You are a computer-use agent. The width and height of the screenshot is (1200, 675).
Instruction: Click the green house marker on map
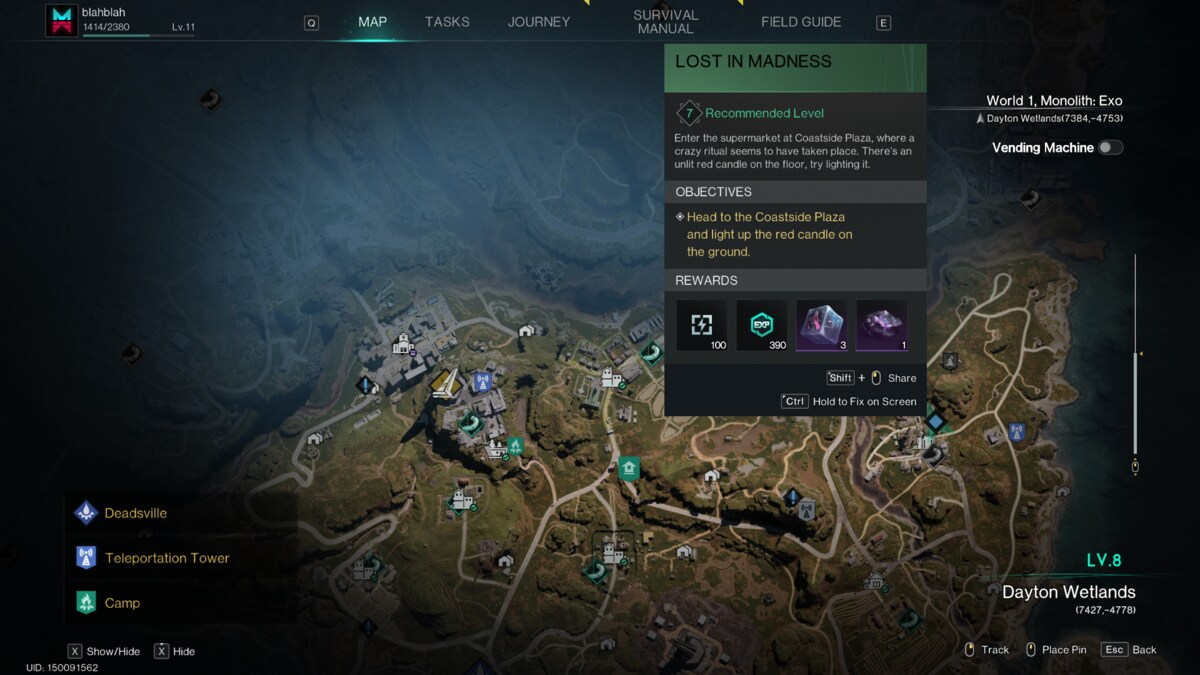(x=628, y=467)
